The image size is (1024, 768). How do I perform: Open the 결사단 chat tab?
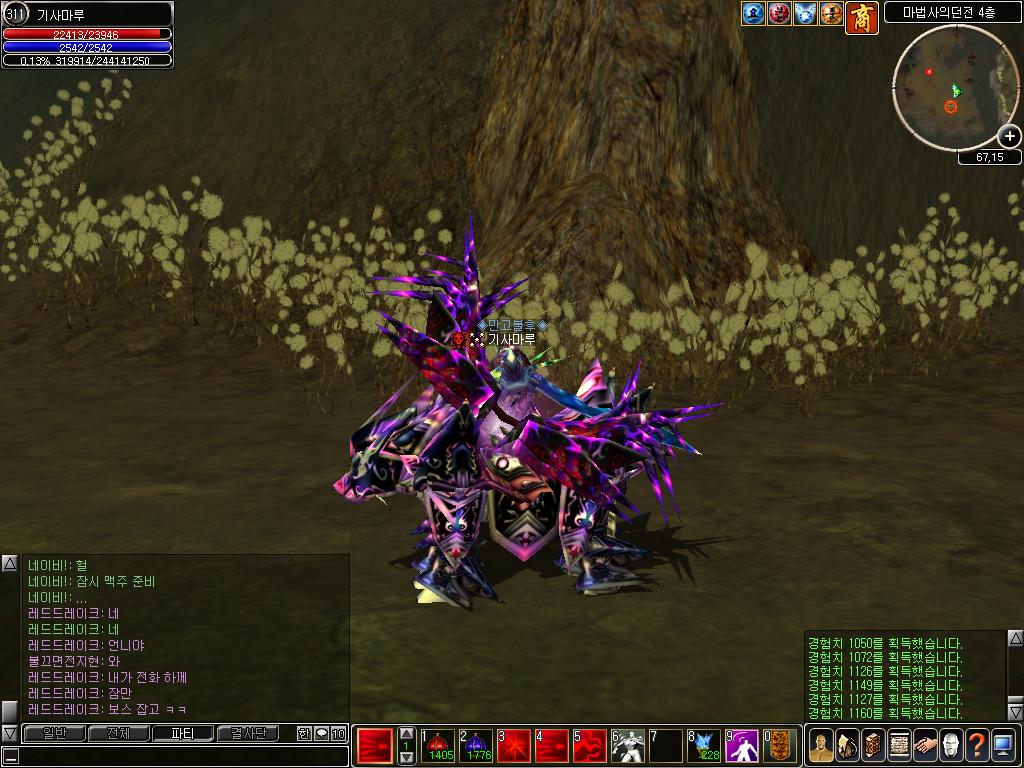coord(249,733)
